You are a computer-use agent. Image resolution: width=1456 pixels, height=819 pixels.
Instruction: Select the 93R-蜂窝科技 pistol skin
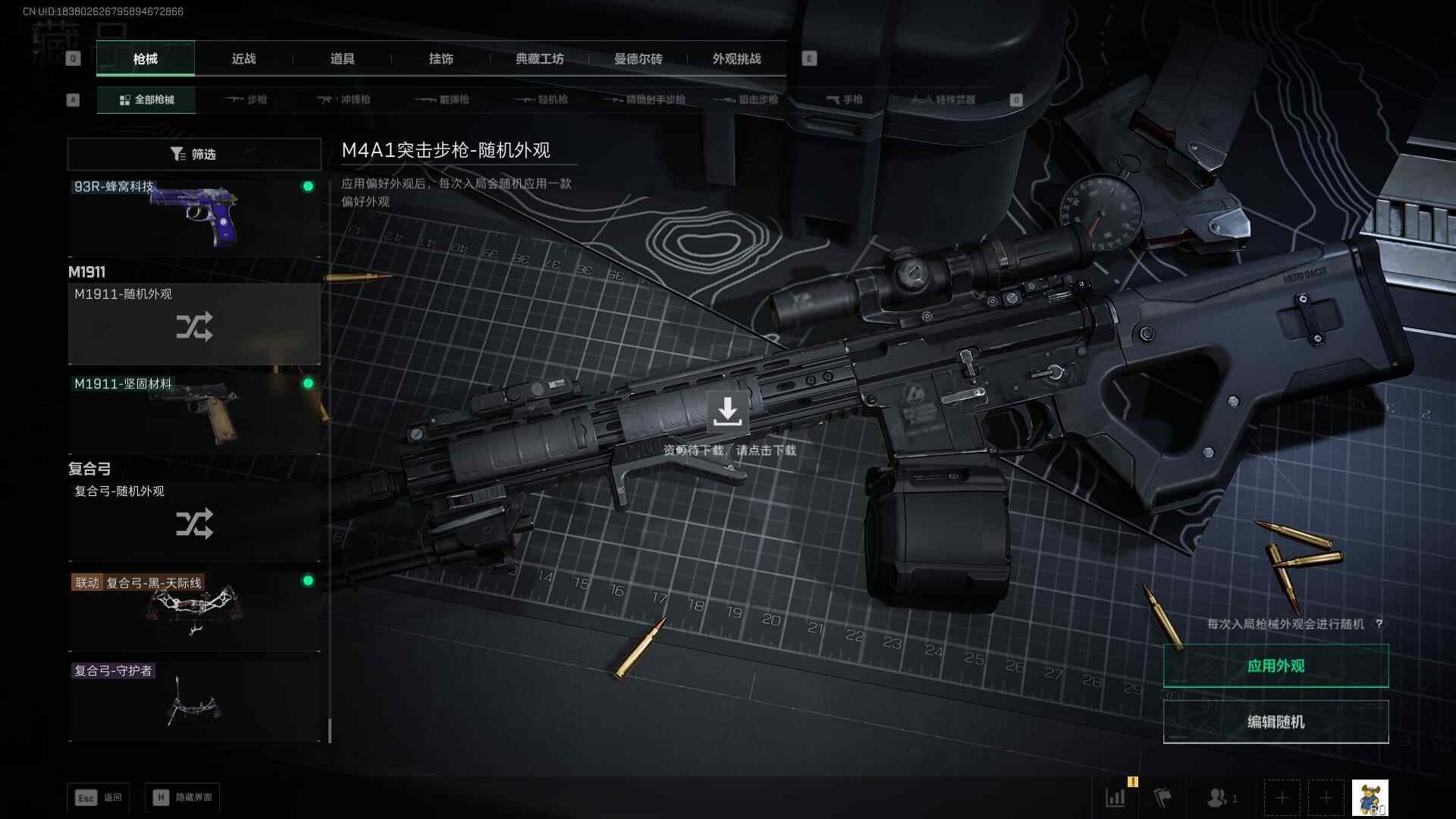point(194,218)
